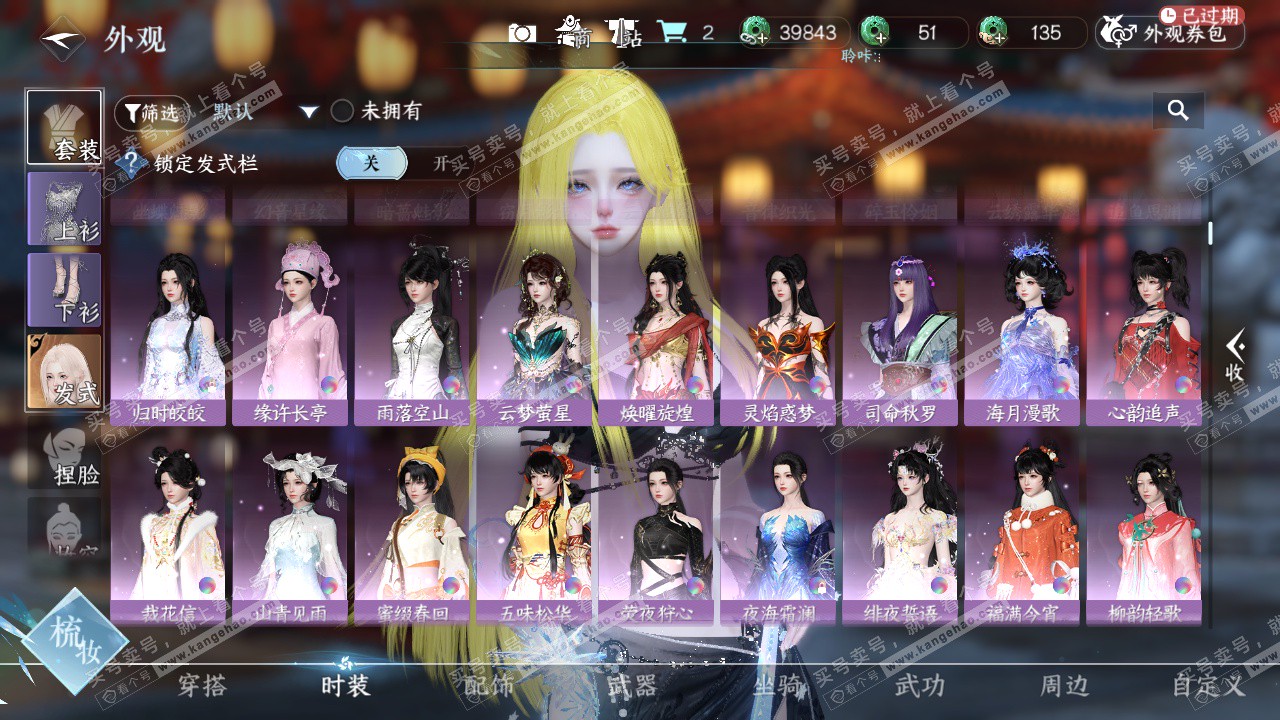Screen dimensions: 1280x720
Task: Open the 周边 bottom tab
Action: [1064, 685]
